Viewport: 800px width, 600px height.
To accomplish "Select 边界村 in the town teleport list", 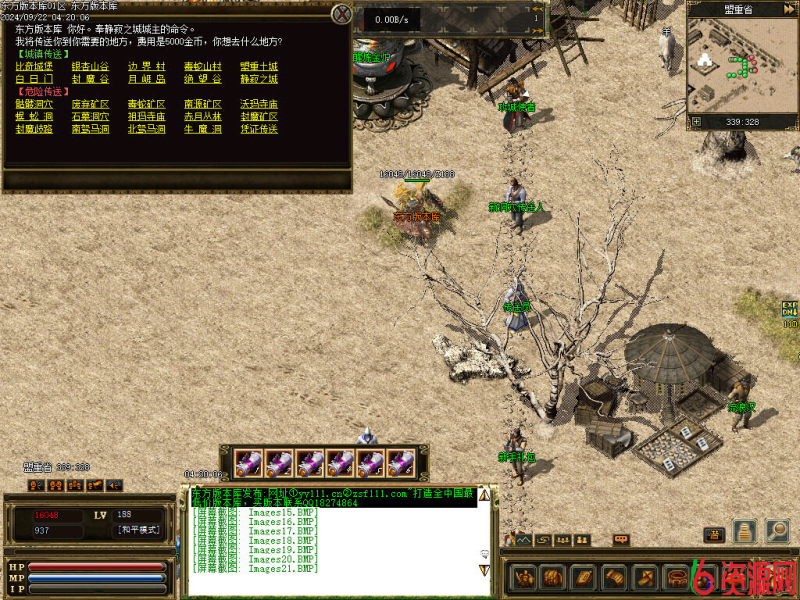I will [147, 67].
